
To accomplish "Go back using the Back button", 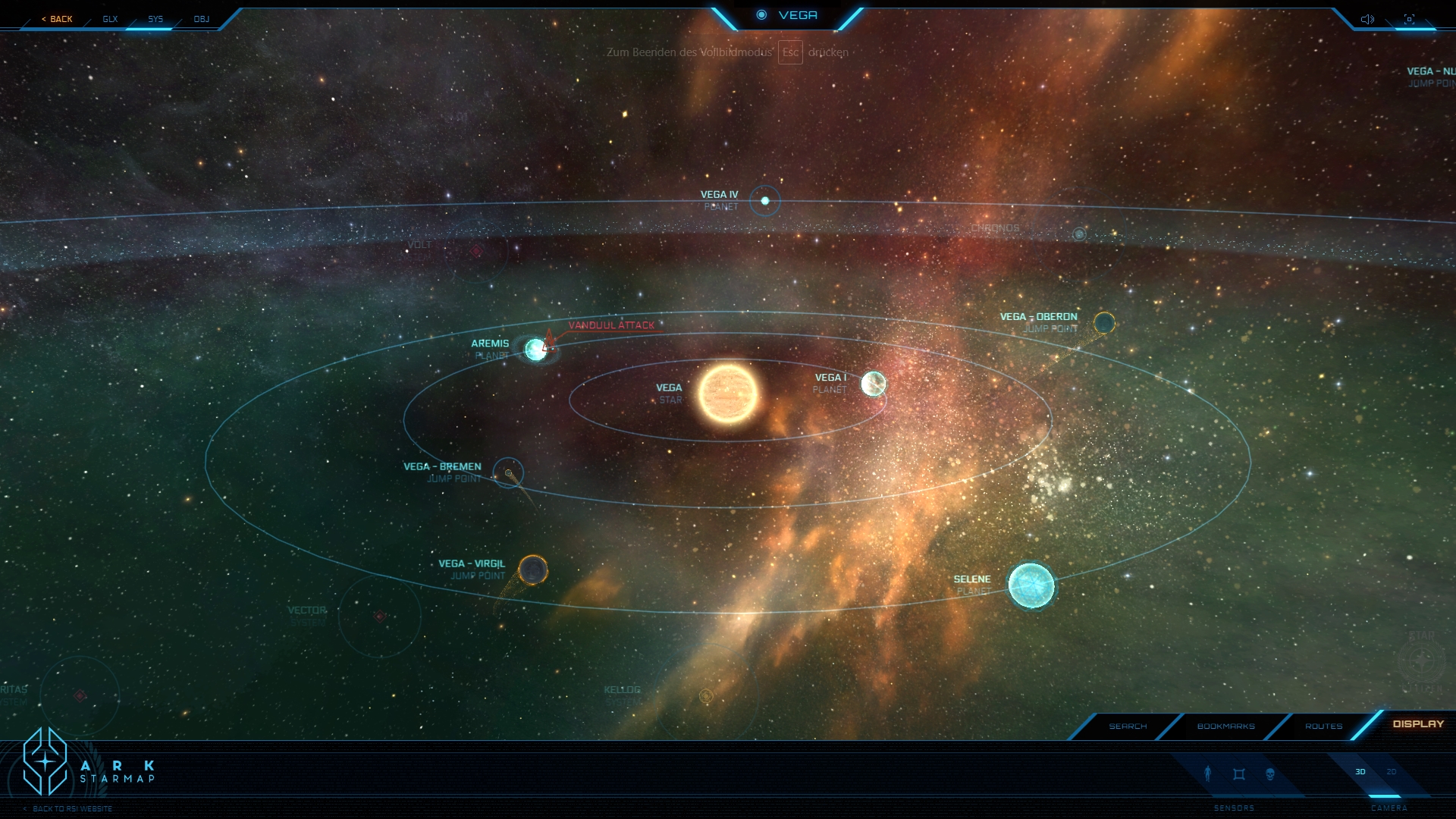I will click(58, 19).
